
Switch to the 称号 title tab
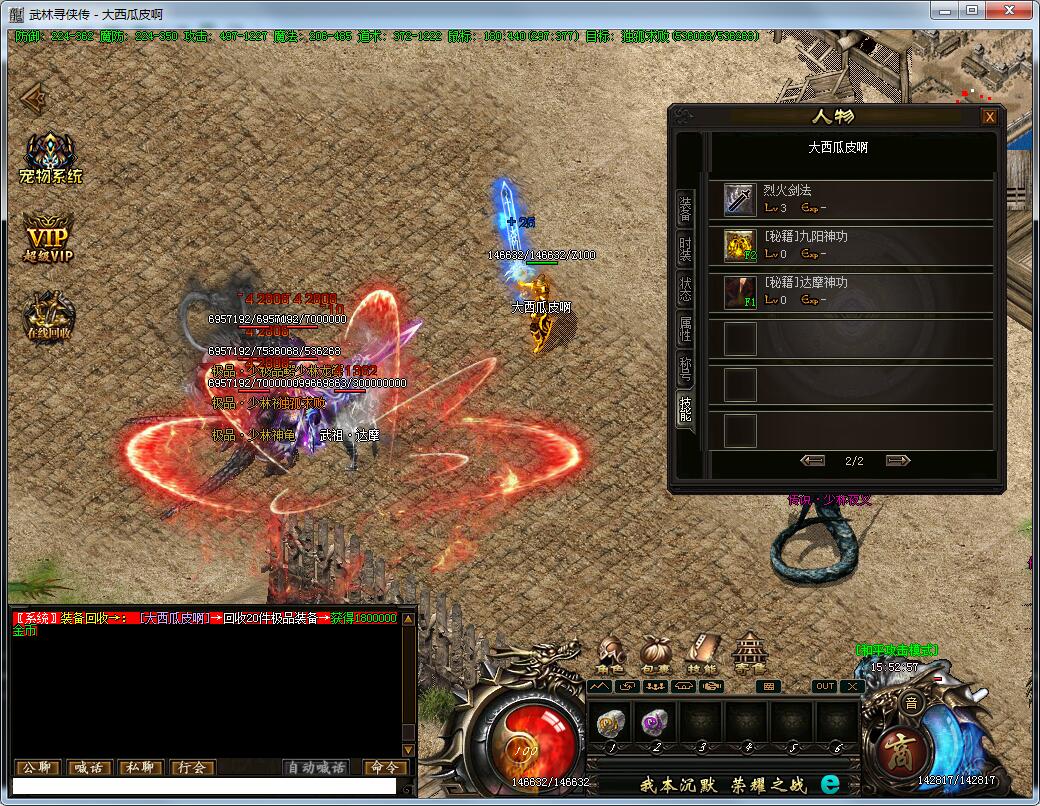click(x=685, y=368)
